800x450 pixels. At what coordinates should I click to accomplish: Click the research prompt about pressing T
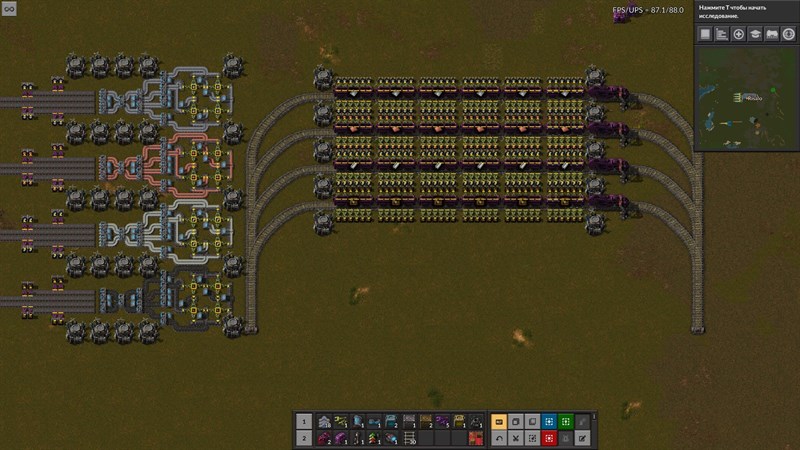(x=745, y=14)
